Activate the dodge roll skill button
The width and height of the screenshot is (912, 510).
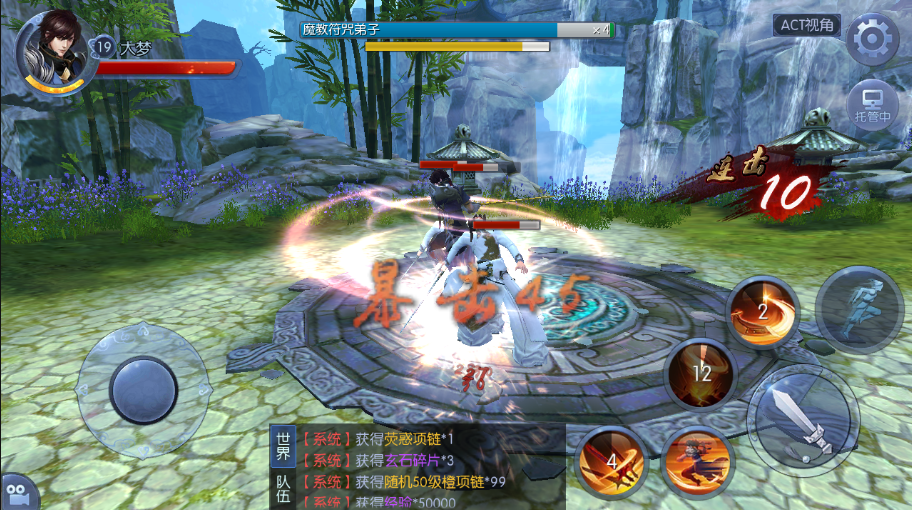click(859, 309)
